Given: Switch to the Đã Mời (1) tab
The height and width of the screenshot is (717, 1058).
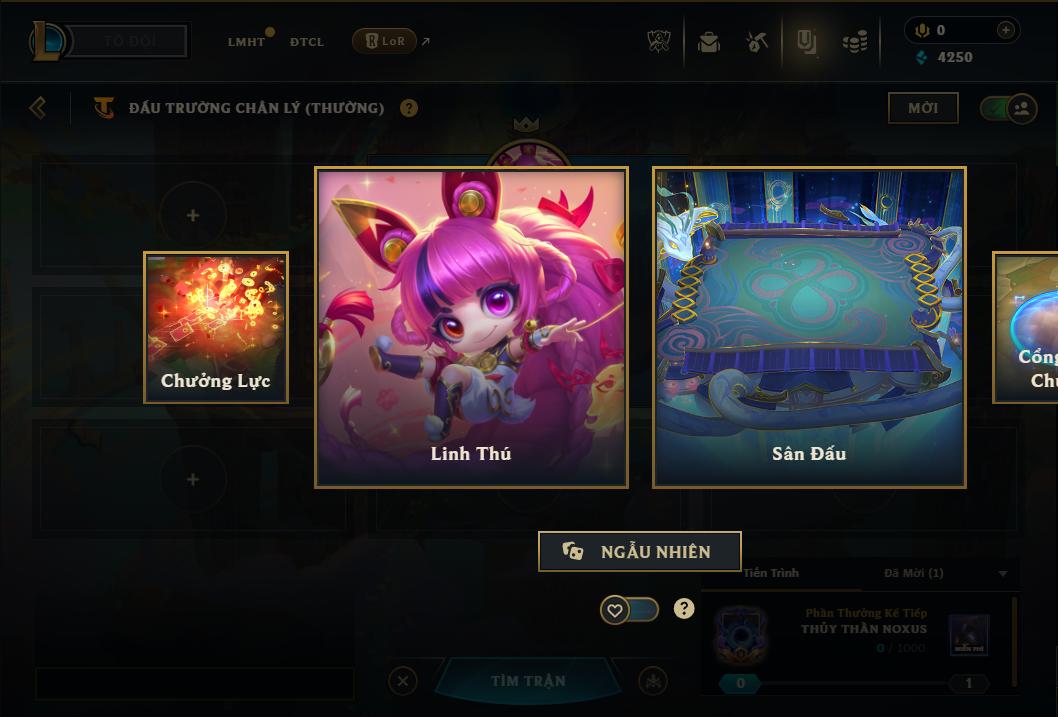Looking at the screenshot, I should (913, 573).
